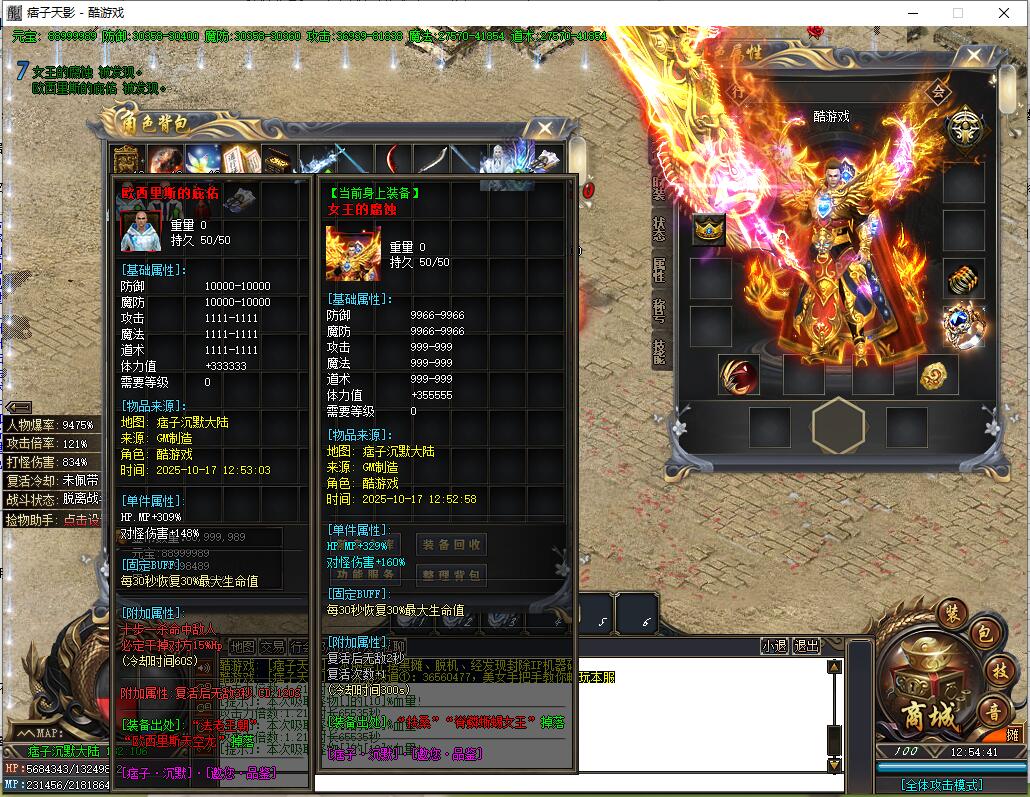Toggle sound with the 音 button
Image resolution: width=1030 pixels, height=797 pixels.
click(x=992, y=712)
